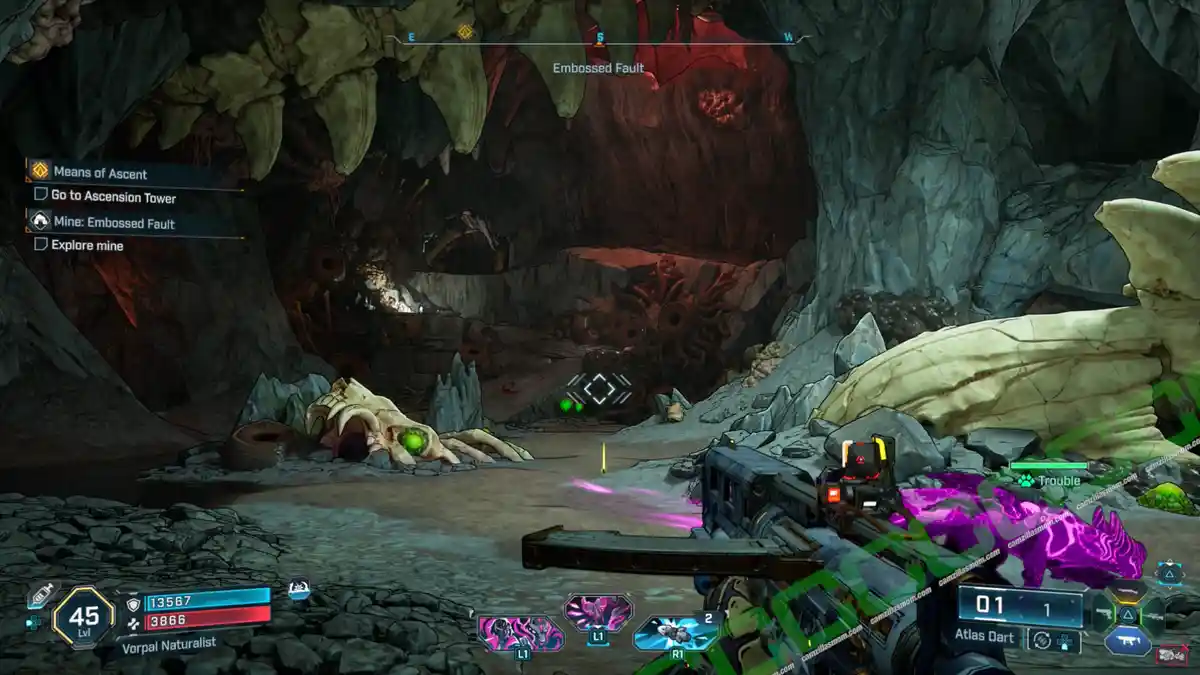
Task: Click the Trouble pet nameplate
Action: point(1049,480)
